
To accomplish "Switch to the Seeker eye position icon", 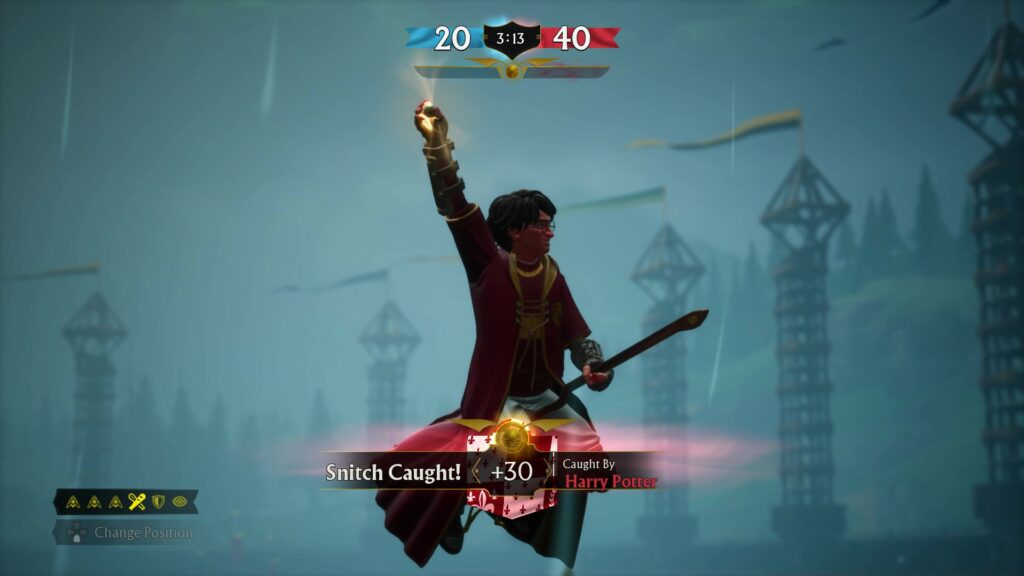I will [x=179, y=502].
